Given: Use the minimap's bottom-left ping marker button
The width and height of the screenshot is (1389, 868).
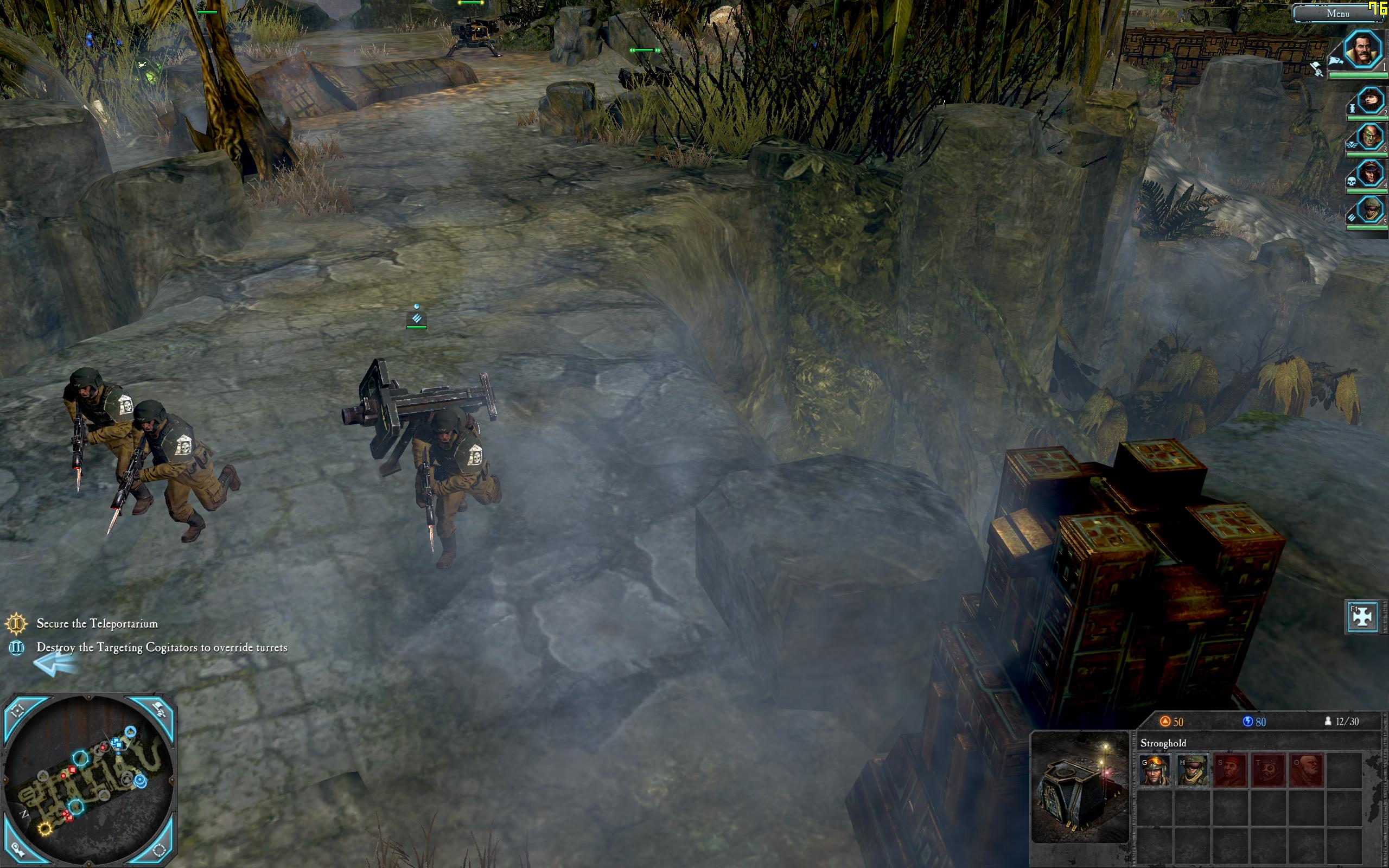Looking at the screenshot, I should pyautogui.click(x=19, y=849).
